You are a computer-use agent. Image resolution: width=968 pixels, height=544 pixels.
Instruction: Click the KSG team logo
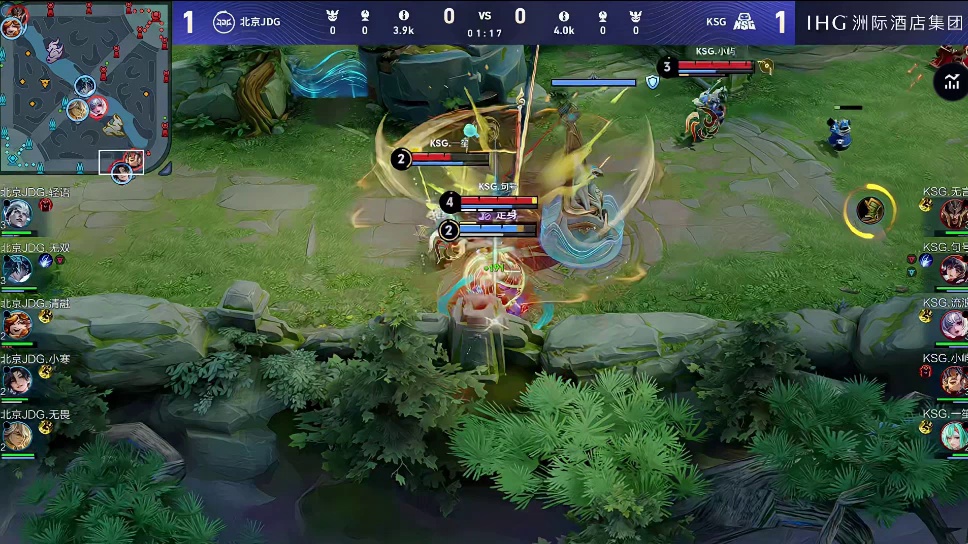click(744, 21)
